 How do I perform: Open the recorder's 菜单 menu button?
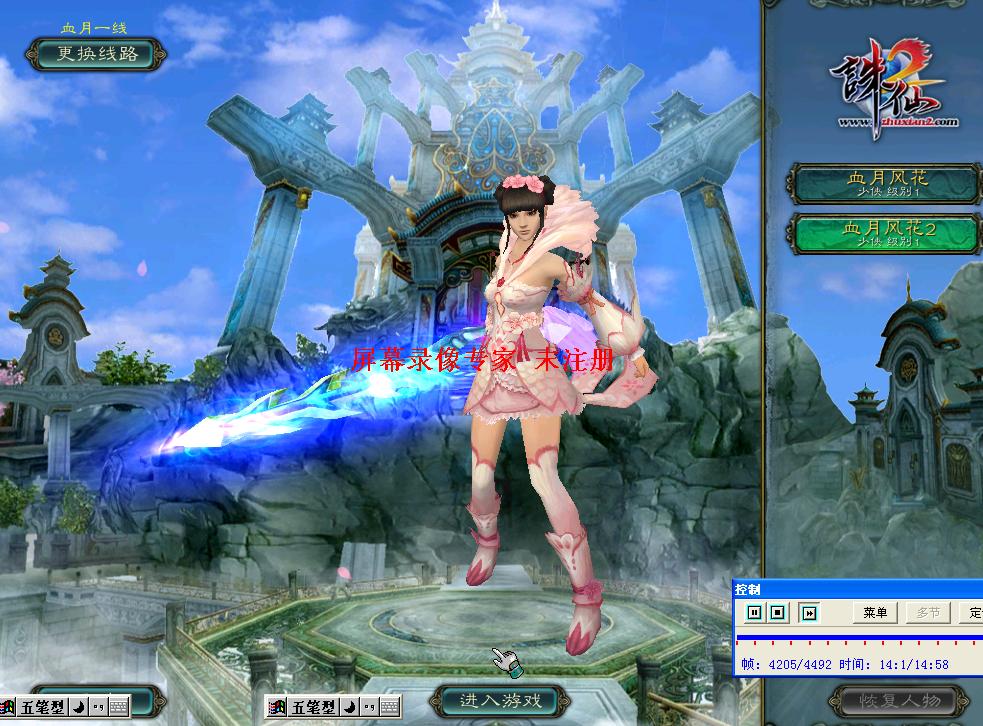[875, 612]
